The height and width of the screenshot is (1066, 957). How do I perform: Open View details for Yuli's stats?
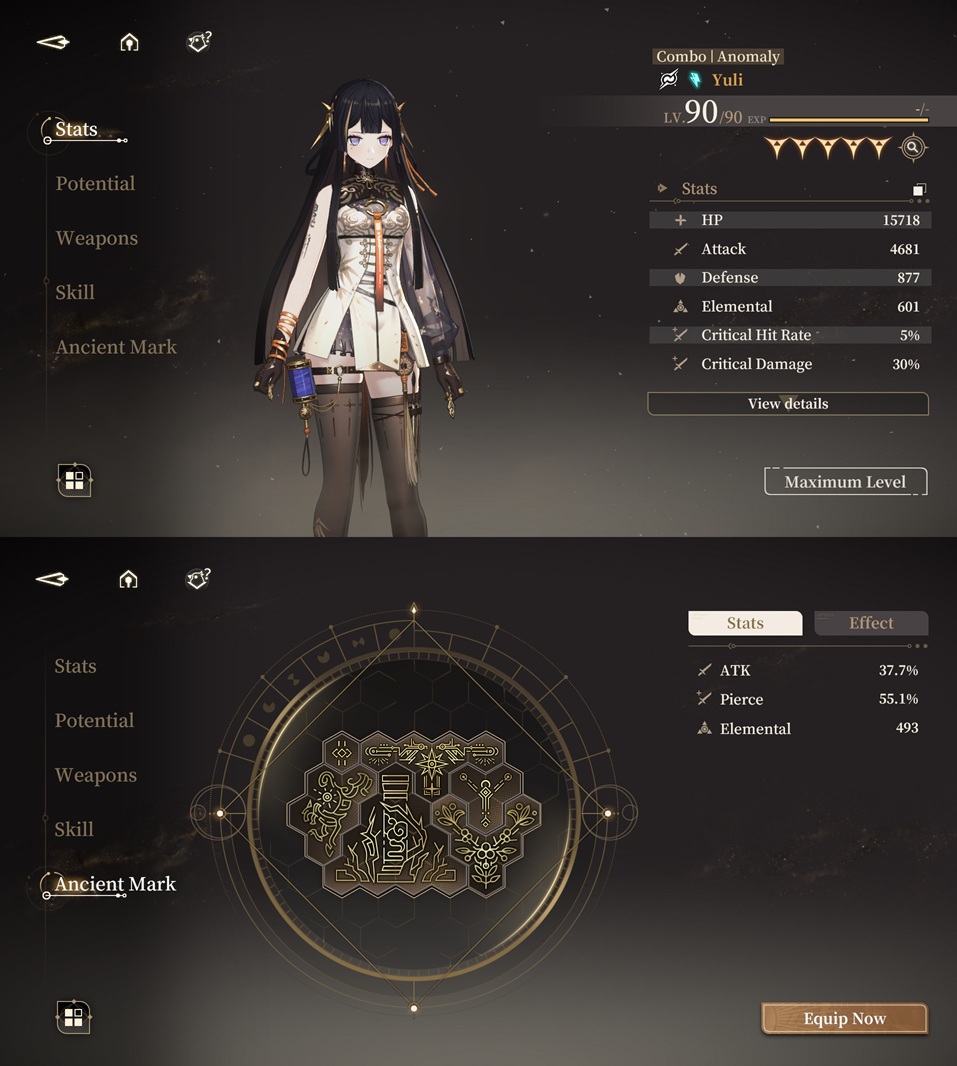click(788, 404)
